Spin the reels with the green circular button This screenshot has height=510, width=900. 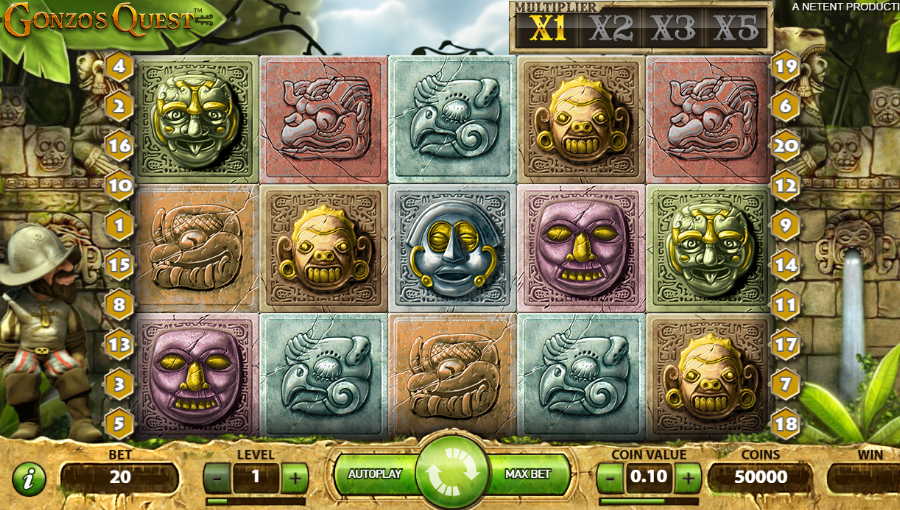tap(451, 472)
